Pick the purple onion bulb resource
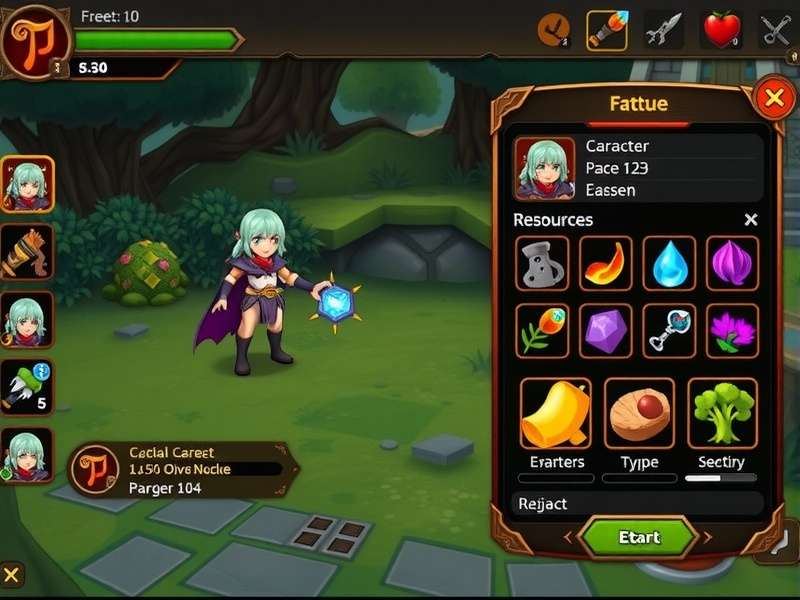The height and width of the screenshot is (600, 800). [x=732, y=263]
